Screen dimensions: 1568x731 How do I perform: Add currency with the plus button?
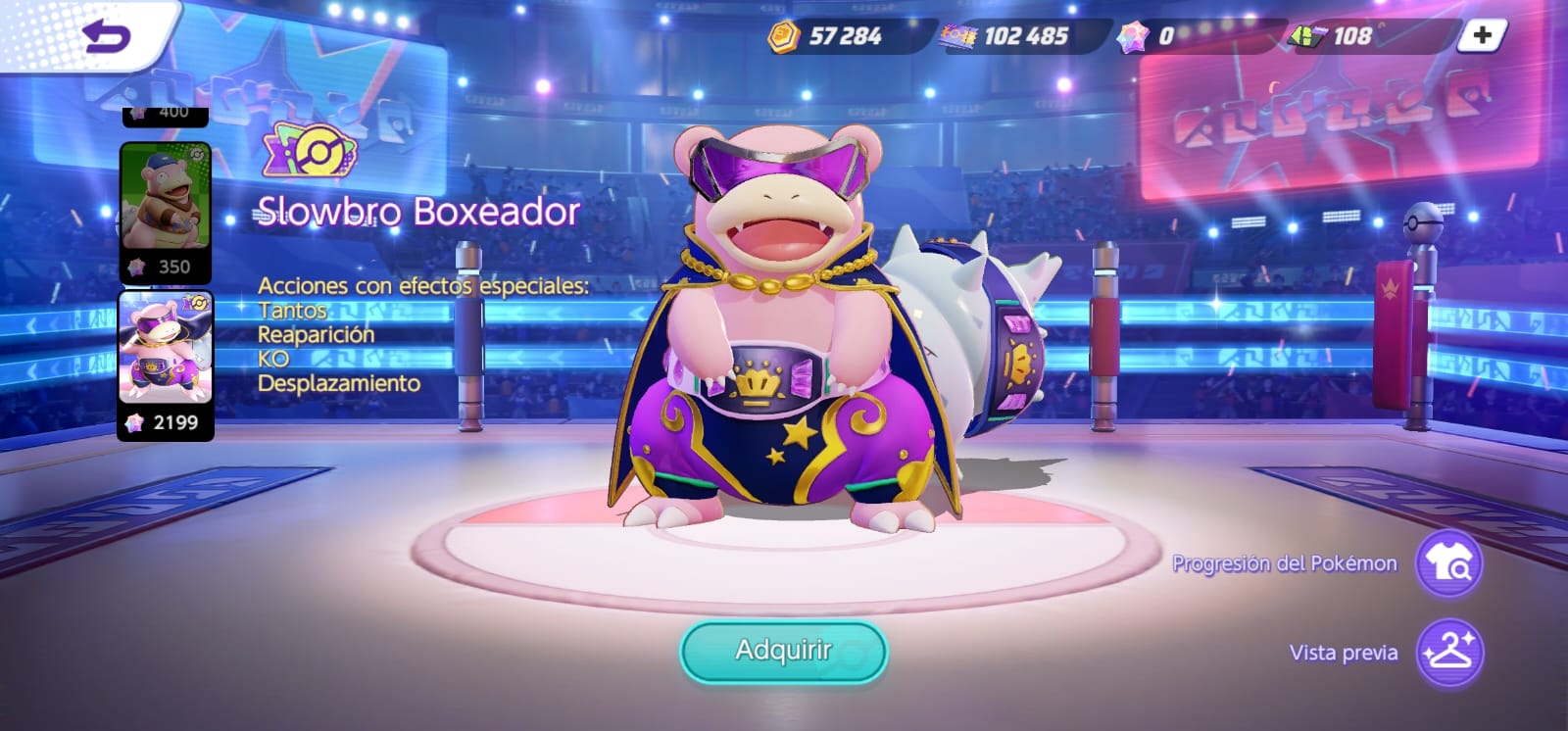click(x=1481, y=36)
